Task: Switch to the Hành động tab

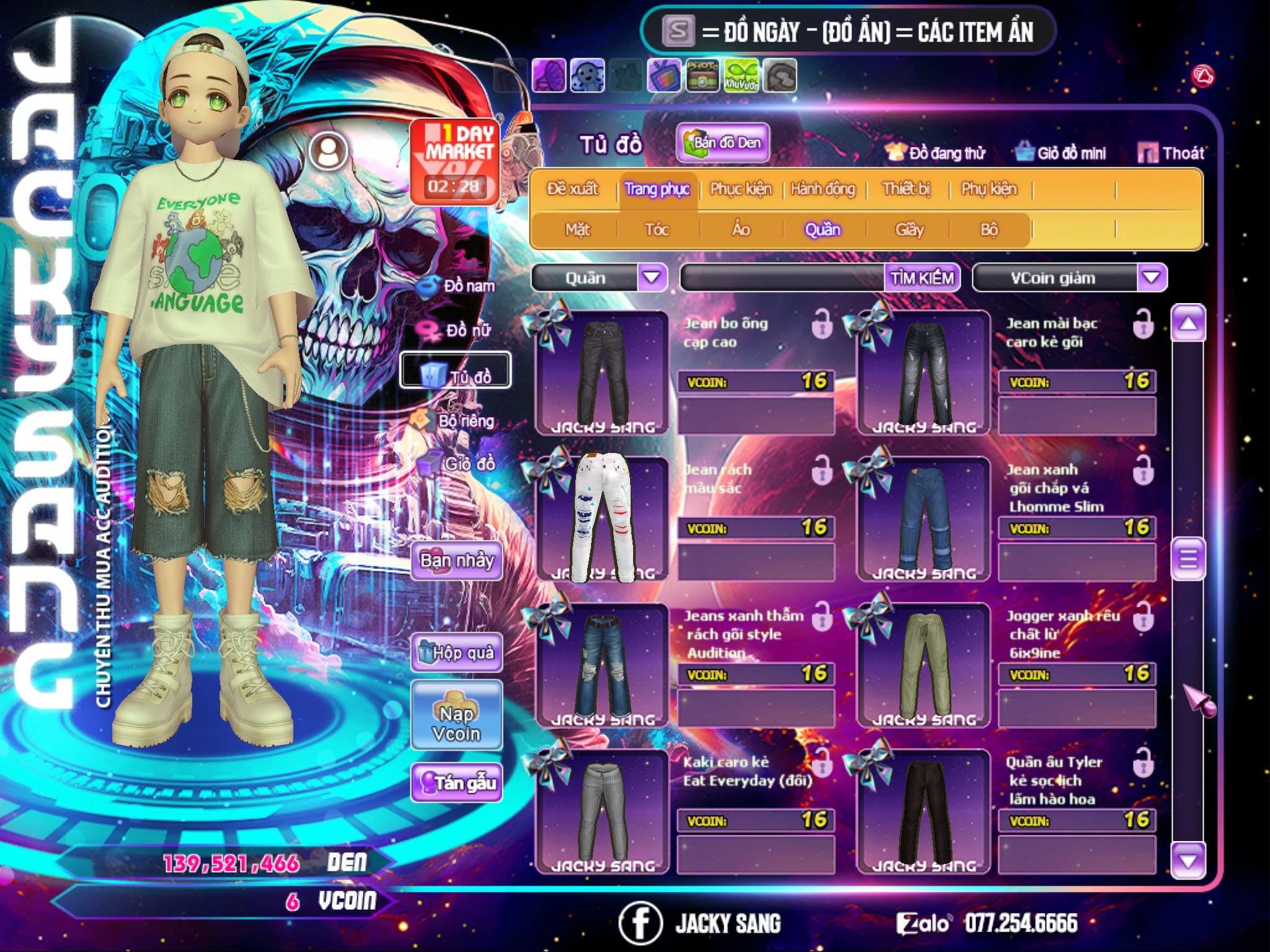Action: (x=822, y=189)
